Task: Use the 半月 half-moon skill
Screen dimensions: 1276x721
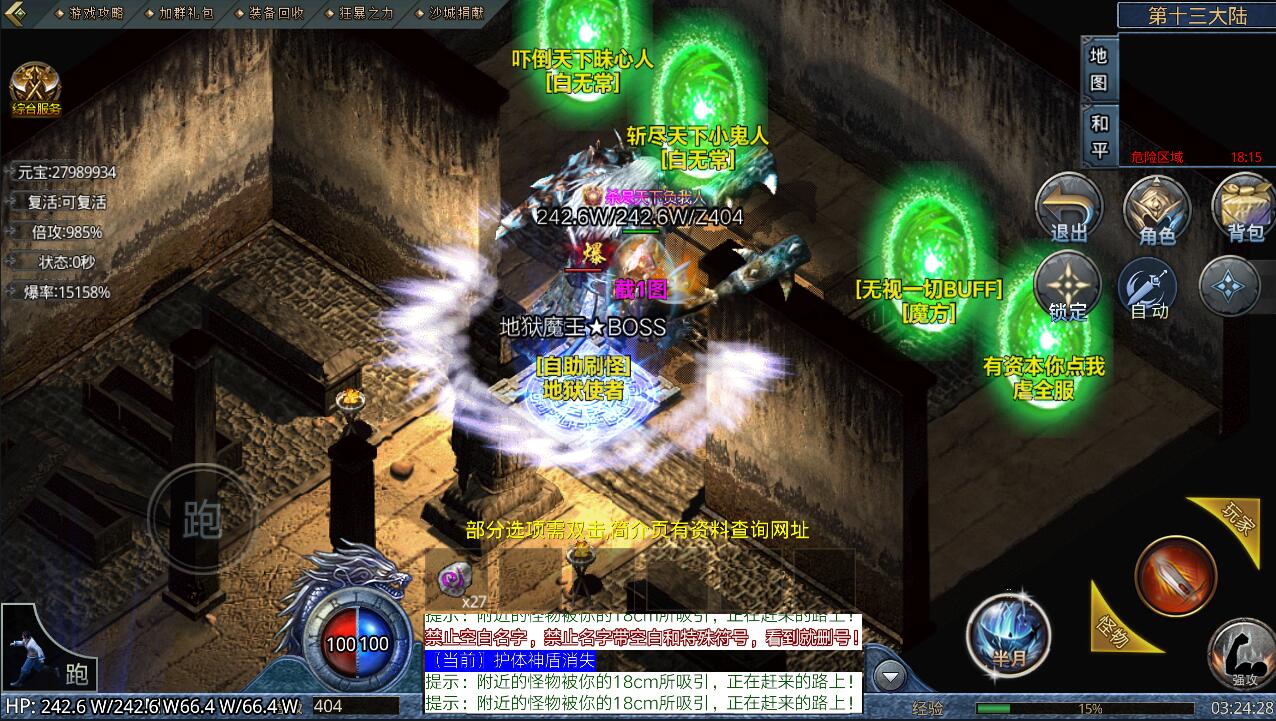Action: click(x=1008, y=634)
